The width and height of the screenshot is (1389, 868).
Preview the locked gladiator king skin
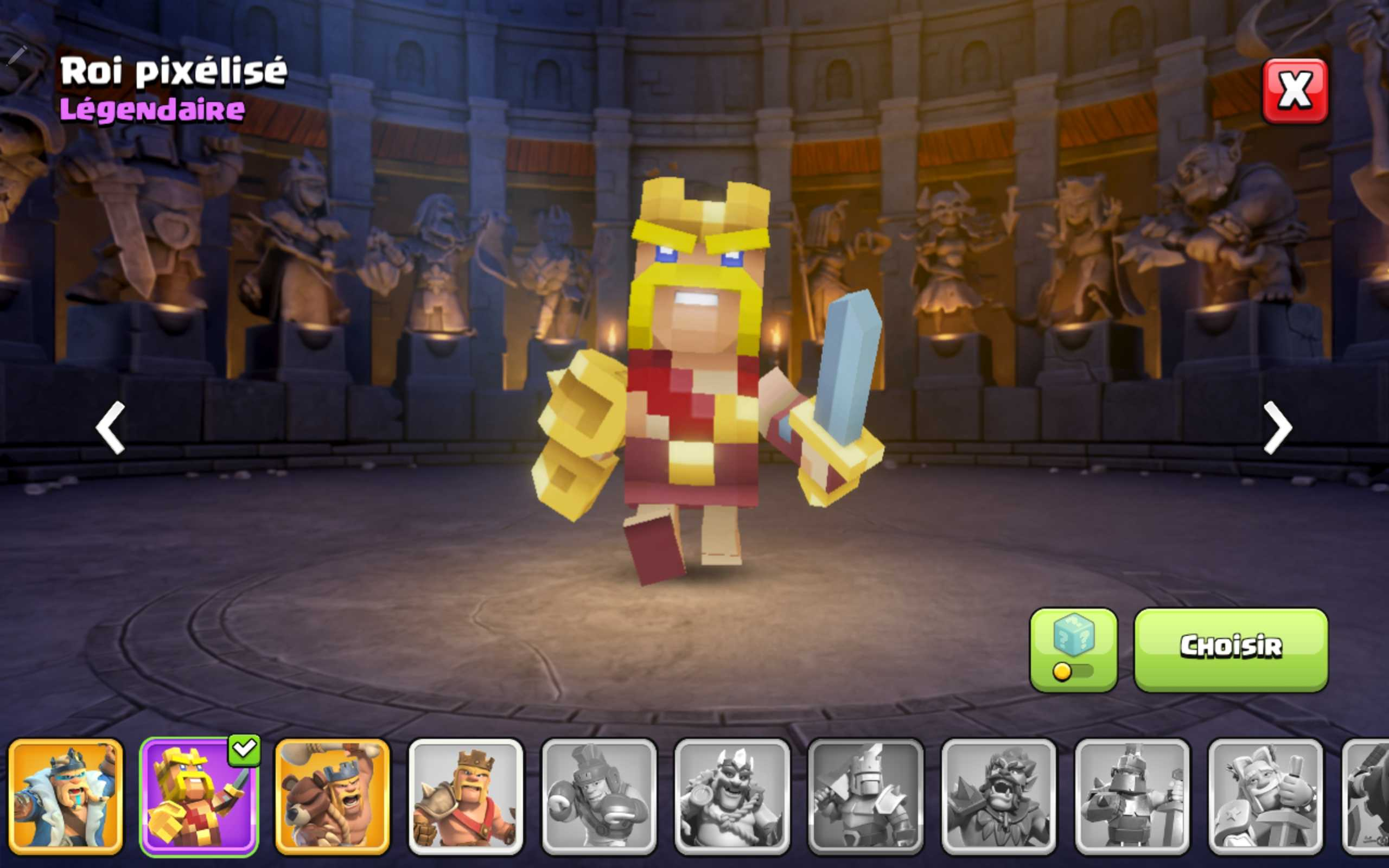[x=598, y=796]
